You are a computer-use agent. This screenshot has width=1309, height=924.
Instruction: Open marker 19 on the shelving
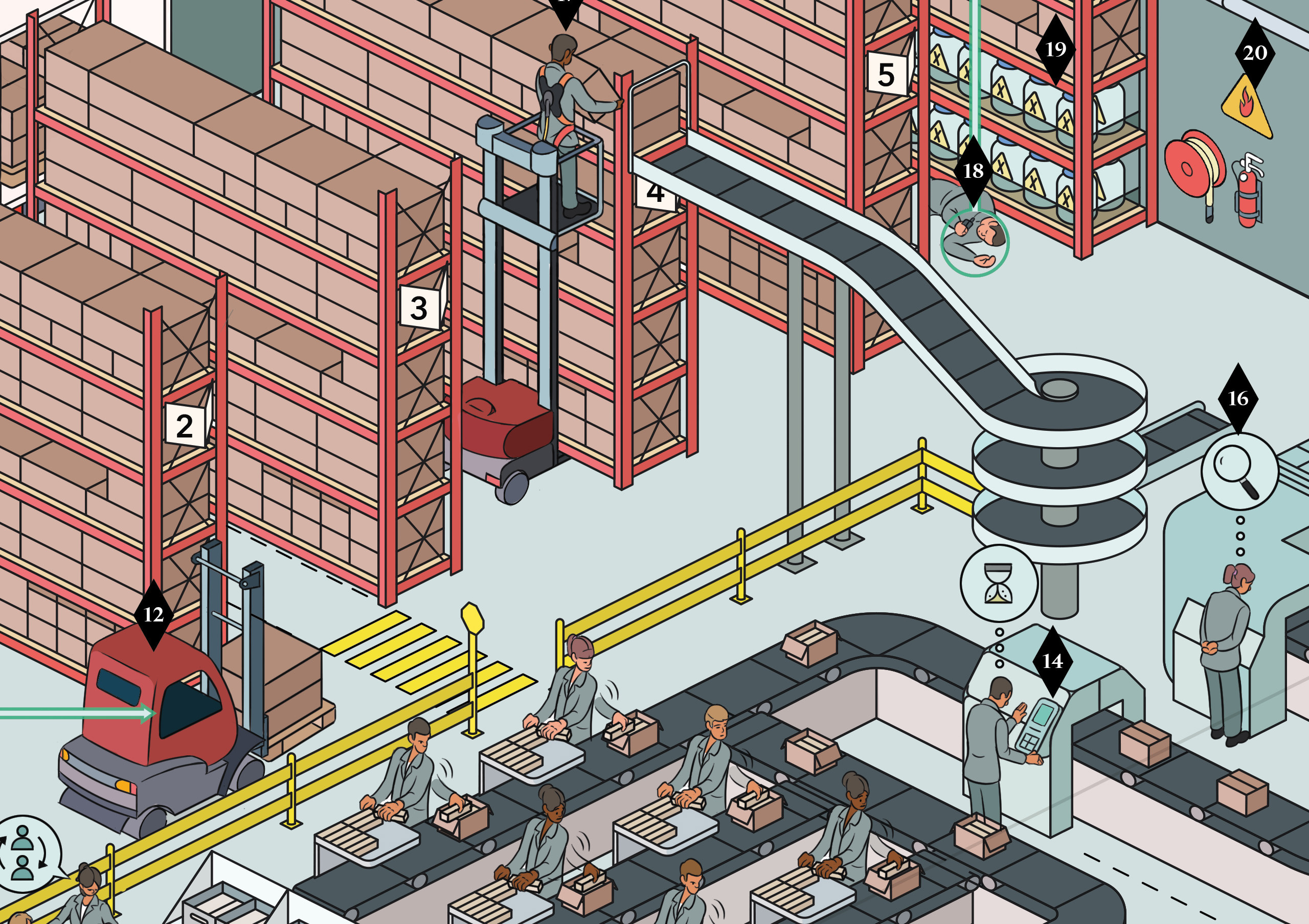coord(1055,50)
